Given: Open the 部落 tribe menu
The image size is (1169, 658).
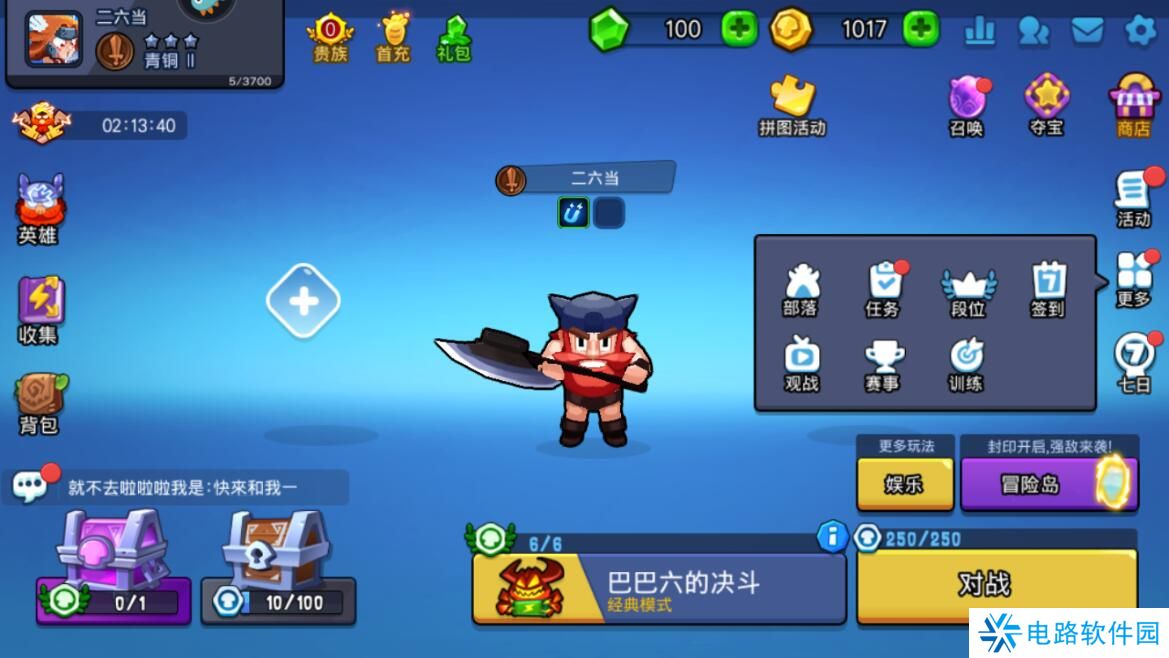Looking at the screenshot, I should (x=801, y=290).
